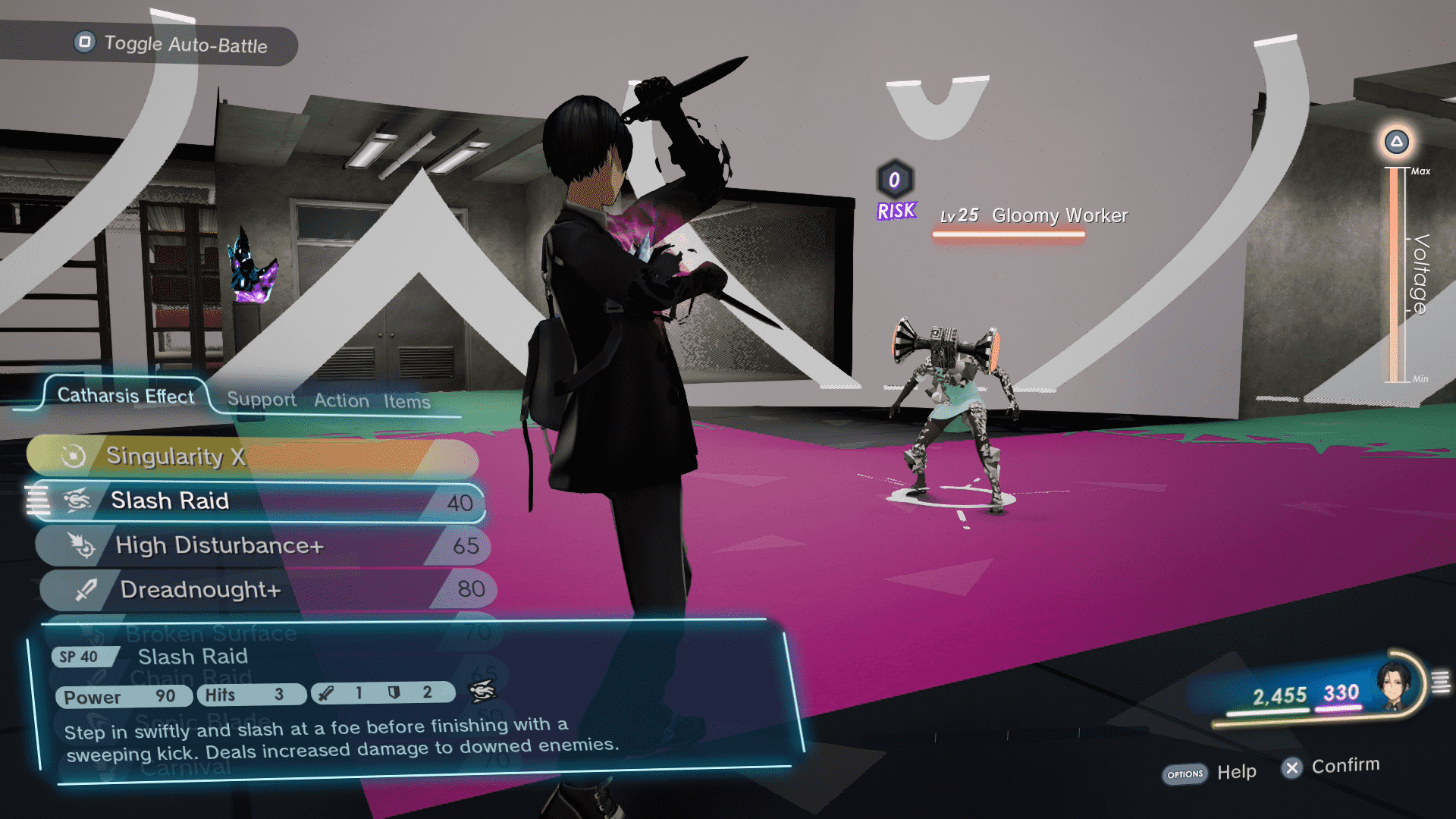Select the Dreadnought+ sword icon
The width and height of the screenshot is (1456, 819).
click(87, 589)
